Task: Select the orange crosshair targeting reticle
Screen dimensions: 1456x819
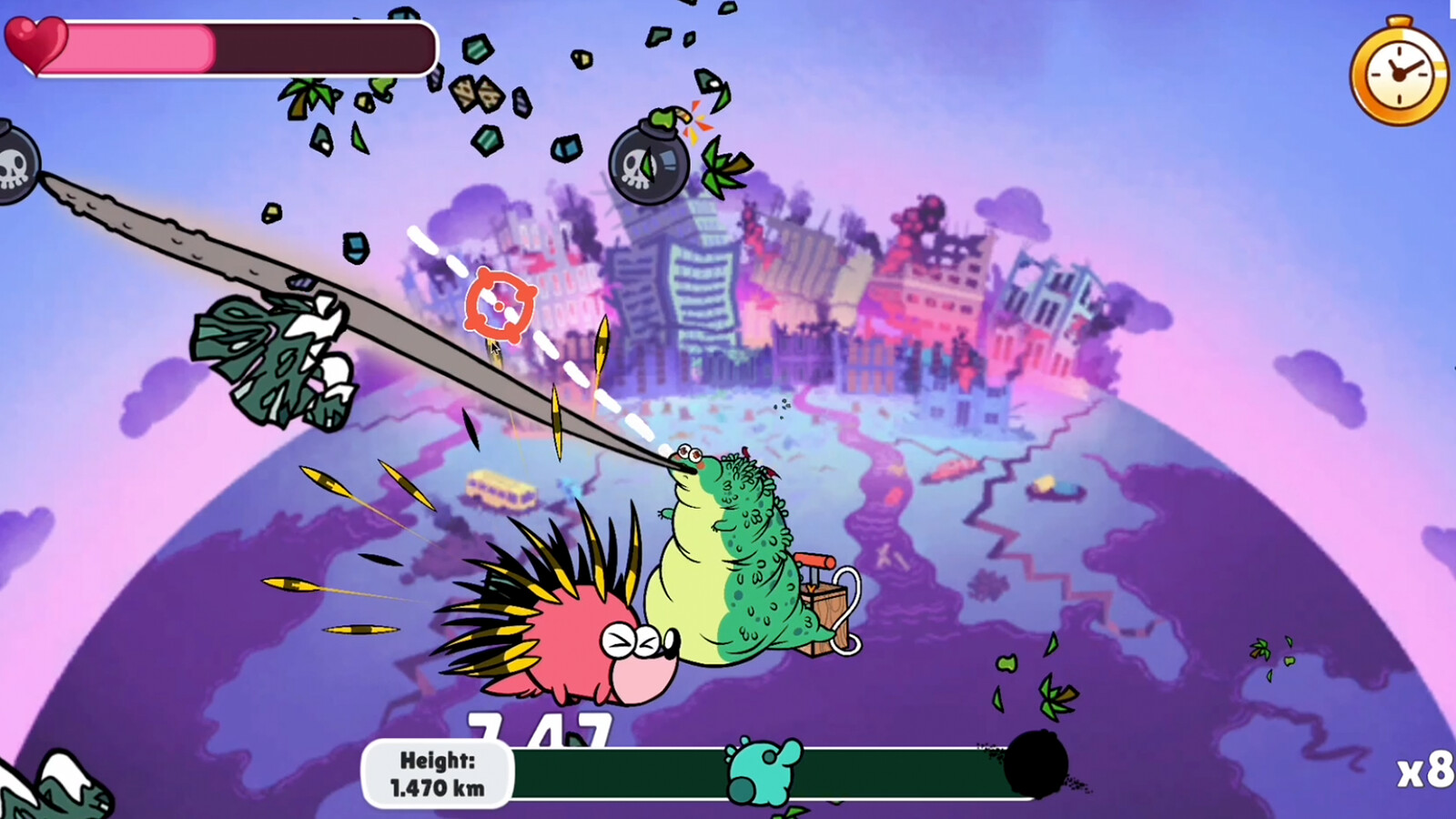Action: (x=499, y=304)
